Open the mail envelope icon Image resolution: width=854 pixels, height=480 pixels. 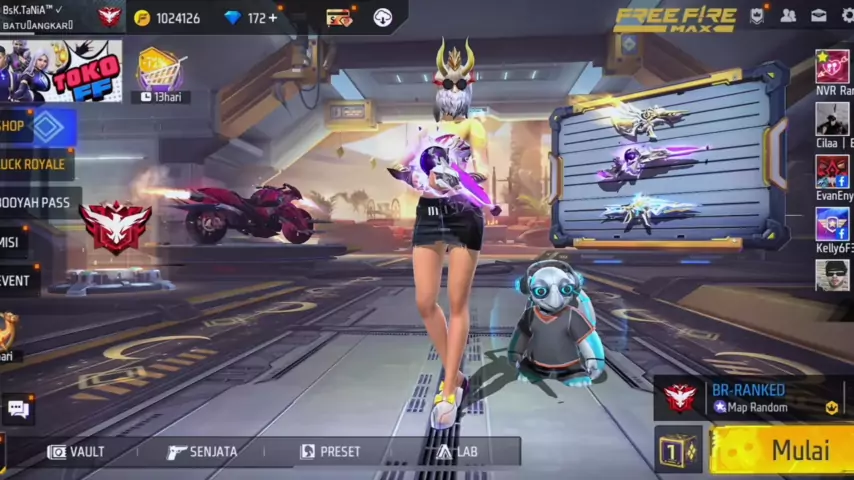(x=818, y=16)
